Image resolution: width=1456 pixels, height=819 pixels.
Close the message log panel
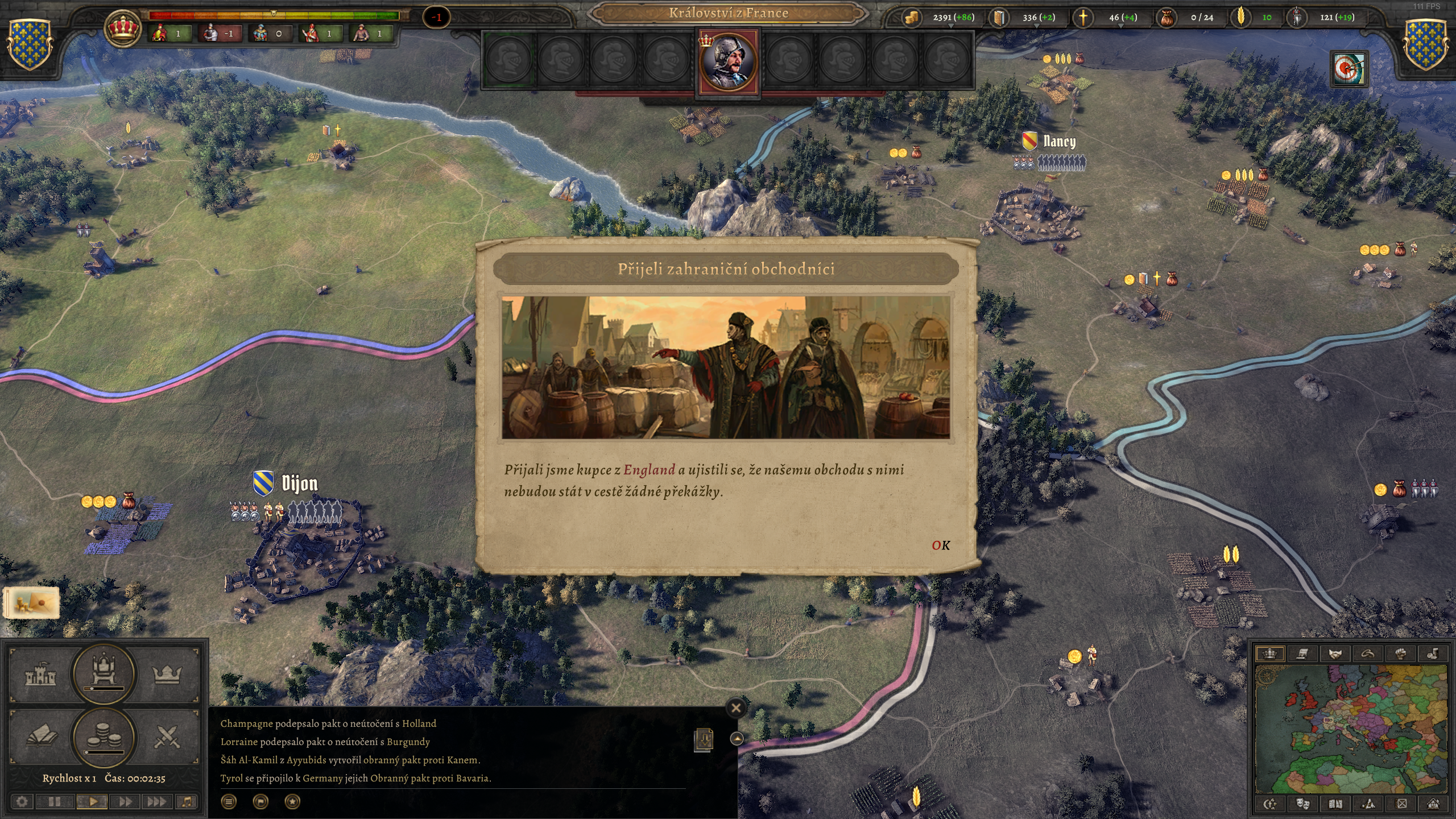pos(736,708)
